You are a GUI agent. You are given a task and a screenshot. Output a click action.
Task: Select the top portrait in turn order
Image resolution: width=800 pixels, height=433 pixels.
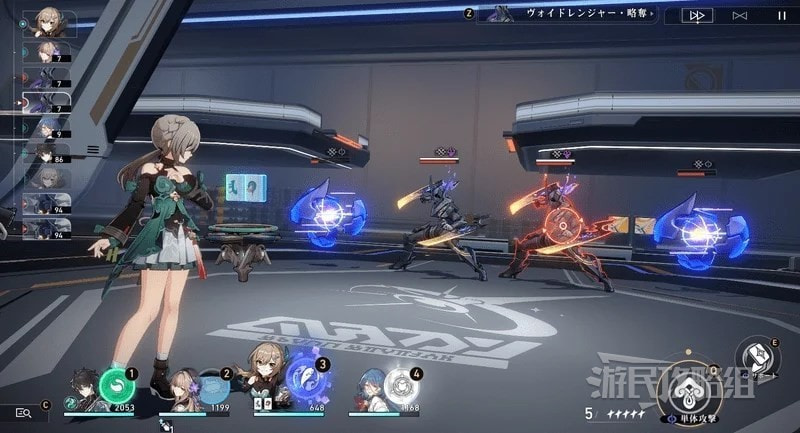(47, 22)
